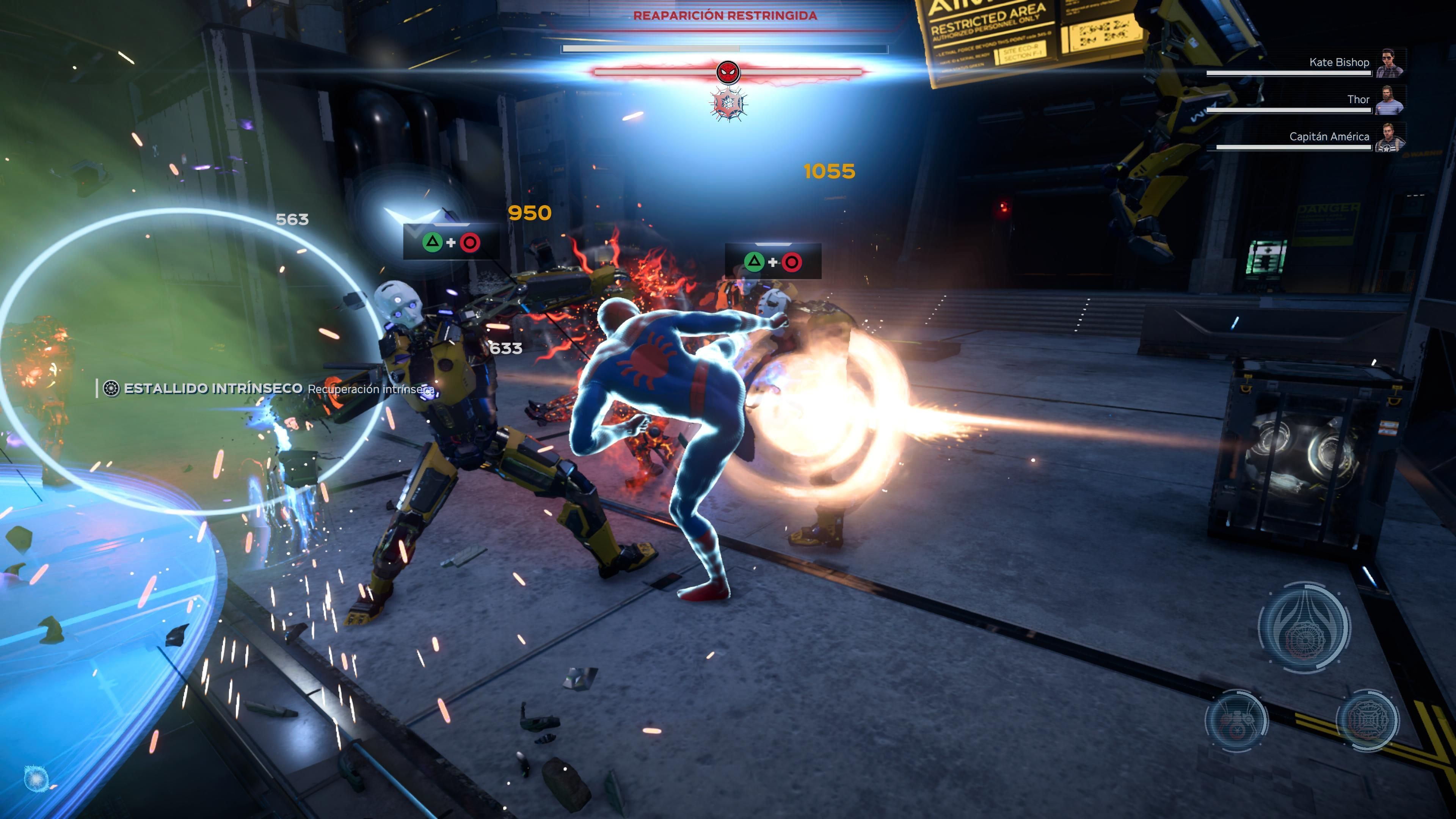Image resolution: width=1456 pixels, height=819 pixels.
Task: Click the glowing blue orb icon
Action: tap(36, 779)
